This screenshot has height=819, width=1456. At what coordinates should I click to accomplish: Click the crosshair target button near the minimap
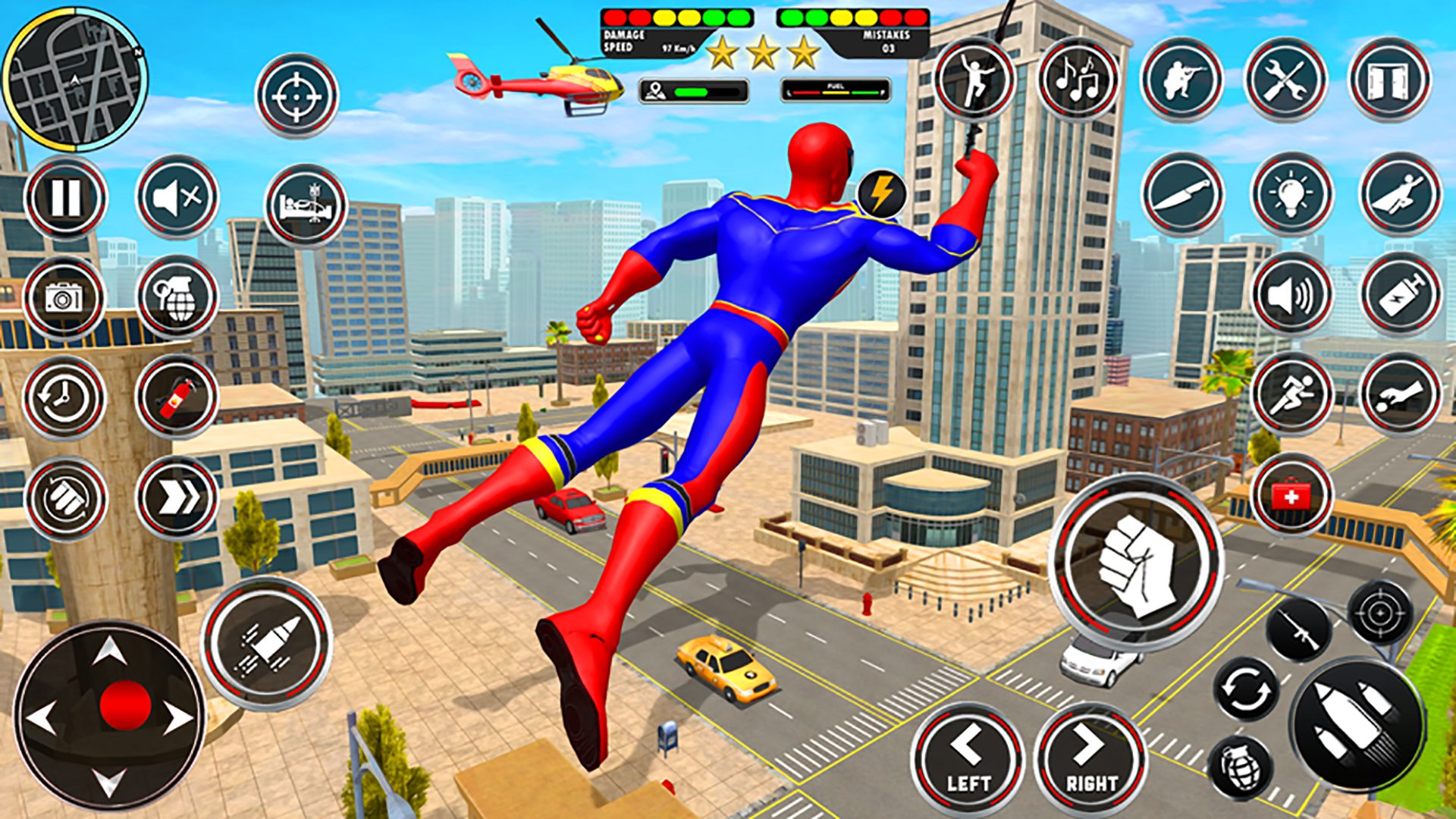[297, 96]
